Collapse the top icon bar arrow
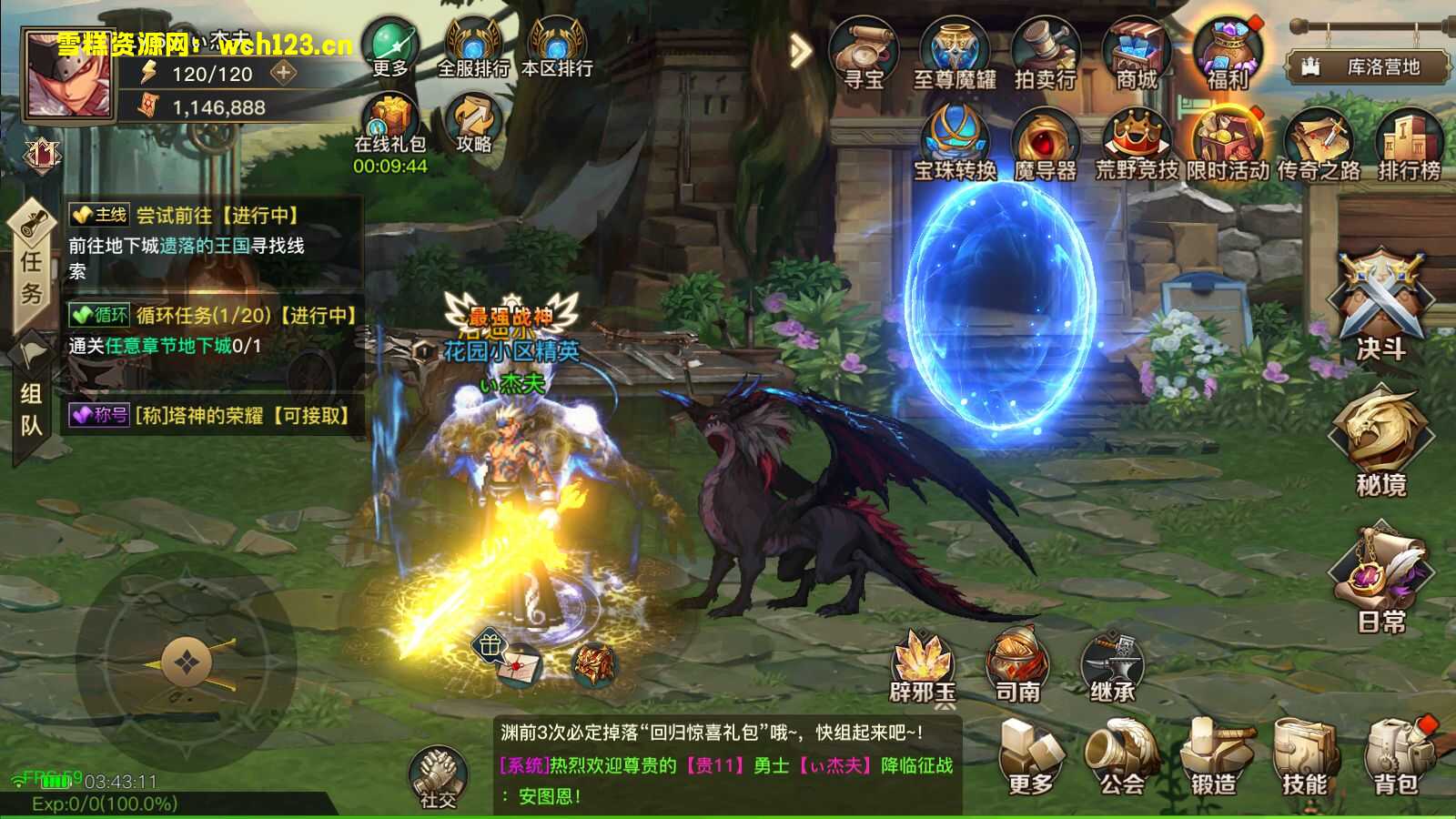Screen dimensions: 1456x819 pos(800,51)
